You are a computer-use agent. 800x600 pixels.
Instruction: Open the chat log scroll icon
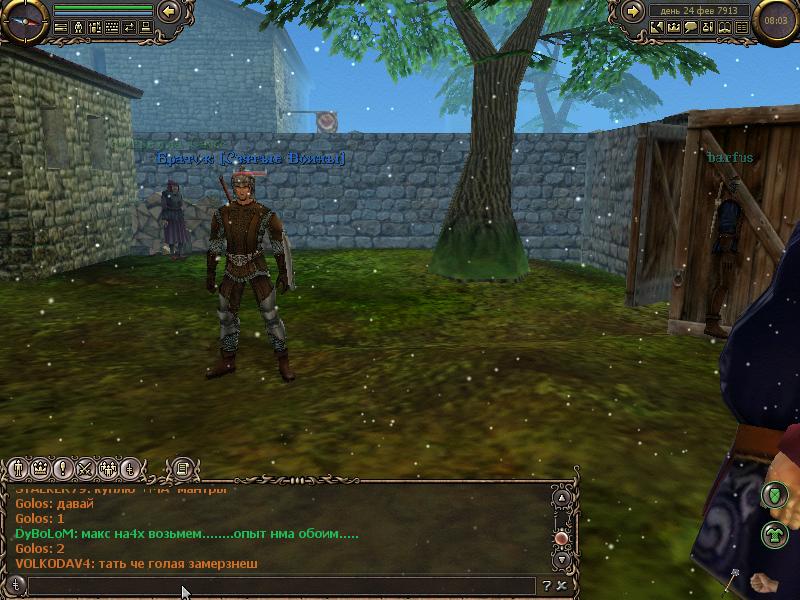183,467
